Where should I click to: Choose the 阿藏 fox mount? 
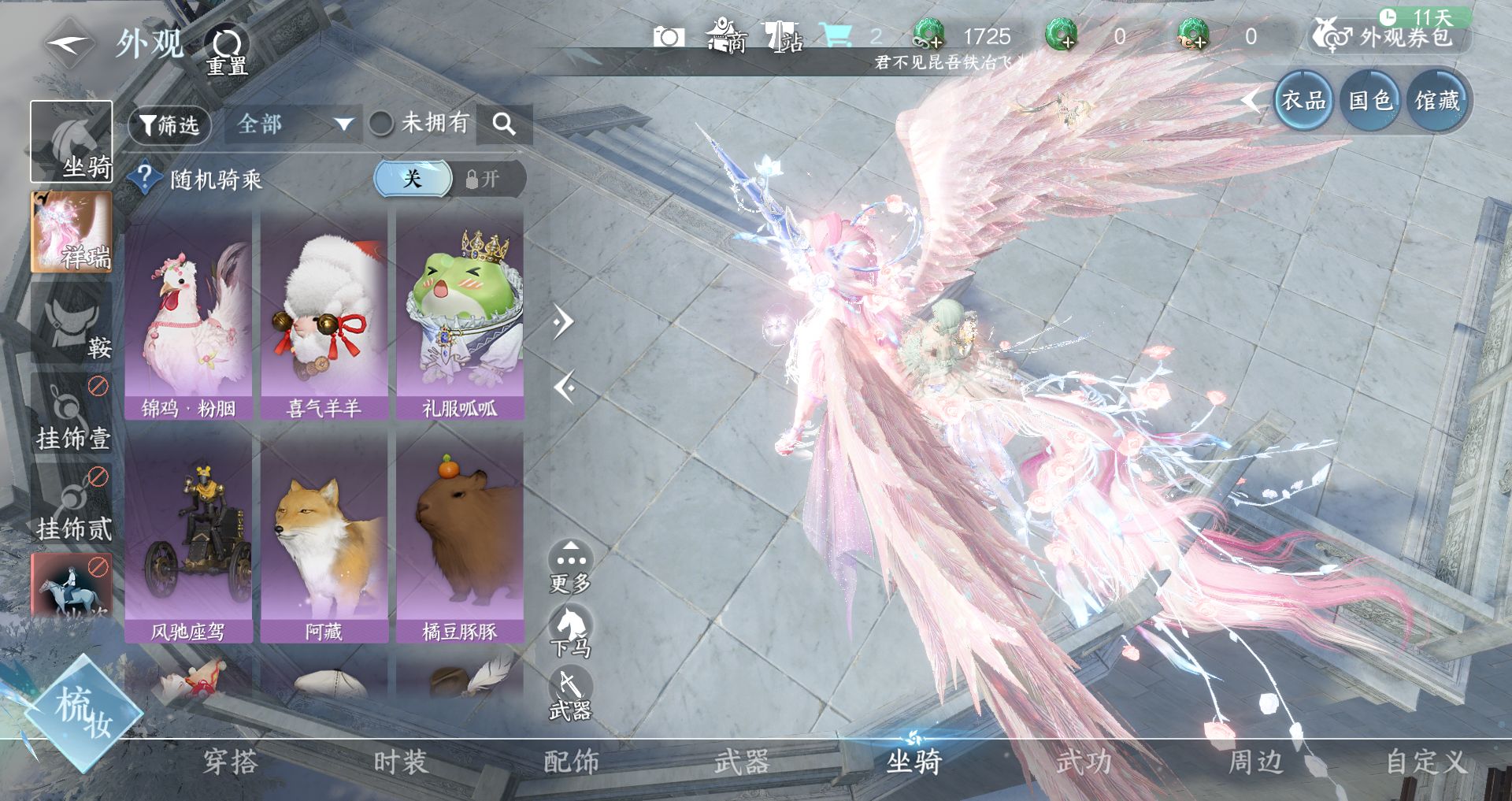click(x=324, y=537)
